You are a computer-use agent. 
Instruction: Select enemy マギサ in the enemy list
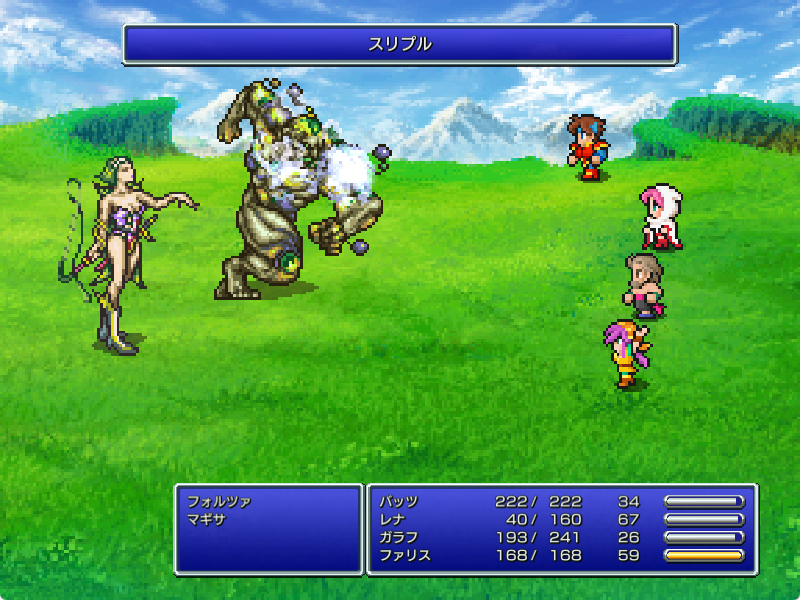coord(206,520)
